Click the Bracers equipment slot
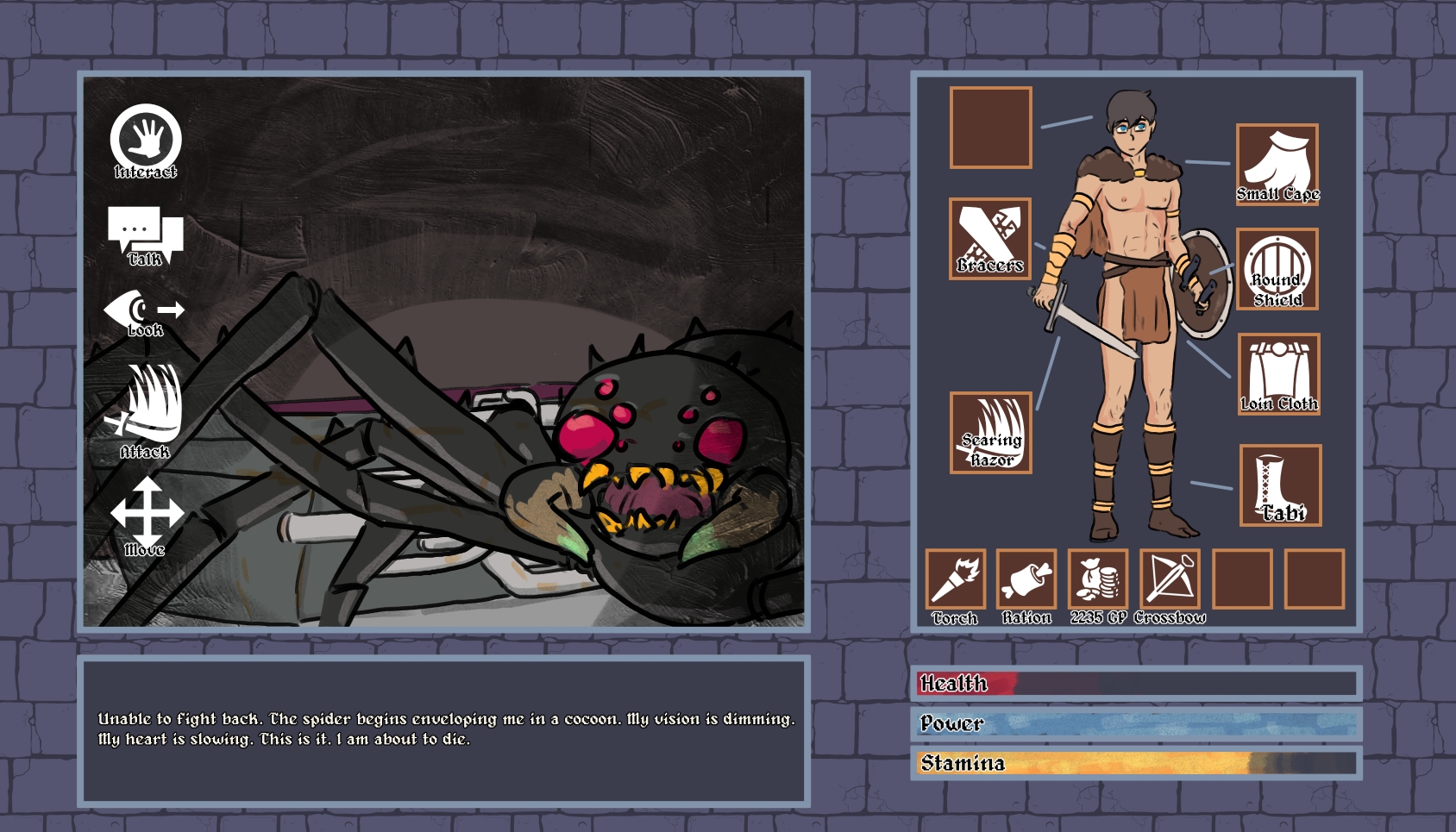The image size is (1456, 832). tap(990, 238)
